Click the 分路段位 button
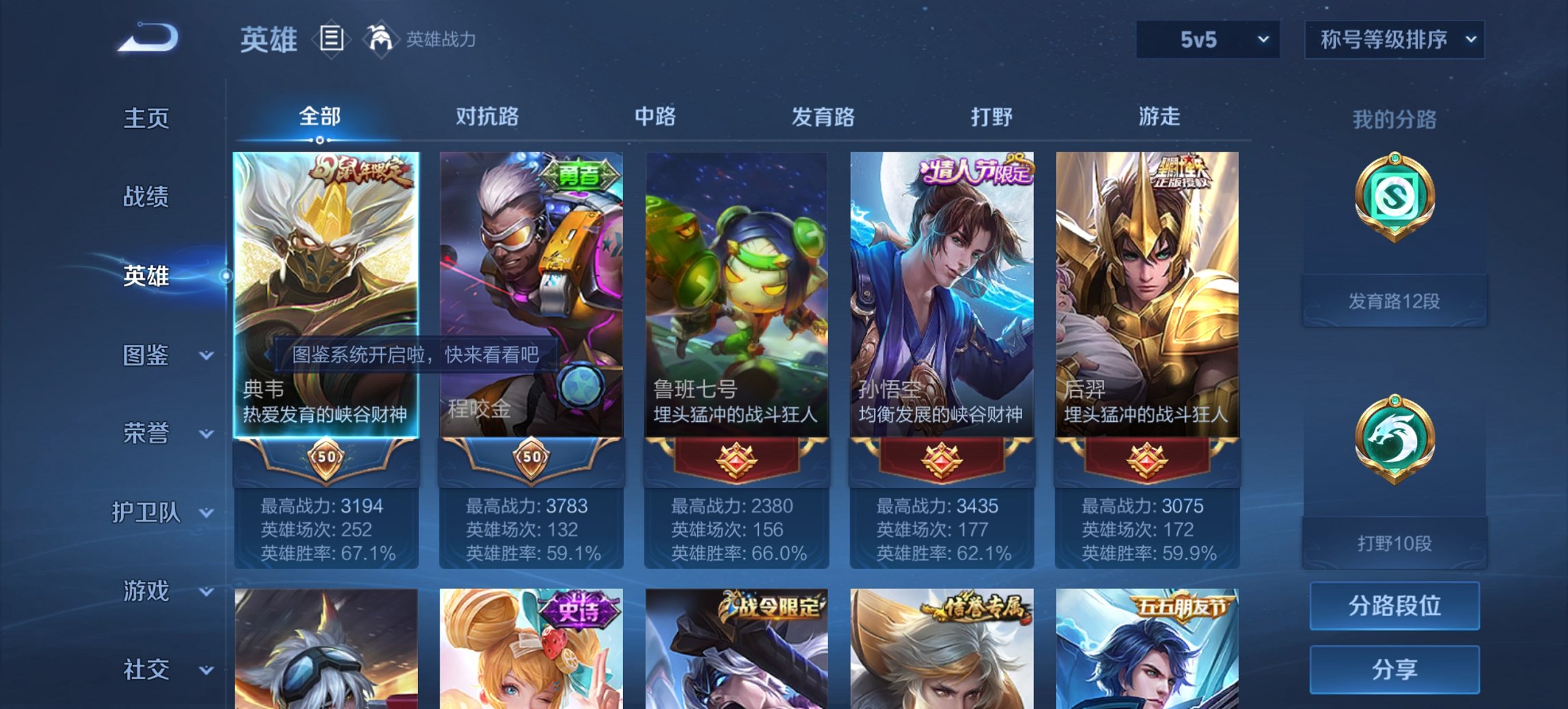 click(x=1394, y=604)
